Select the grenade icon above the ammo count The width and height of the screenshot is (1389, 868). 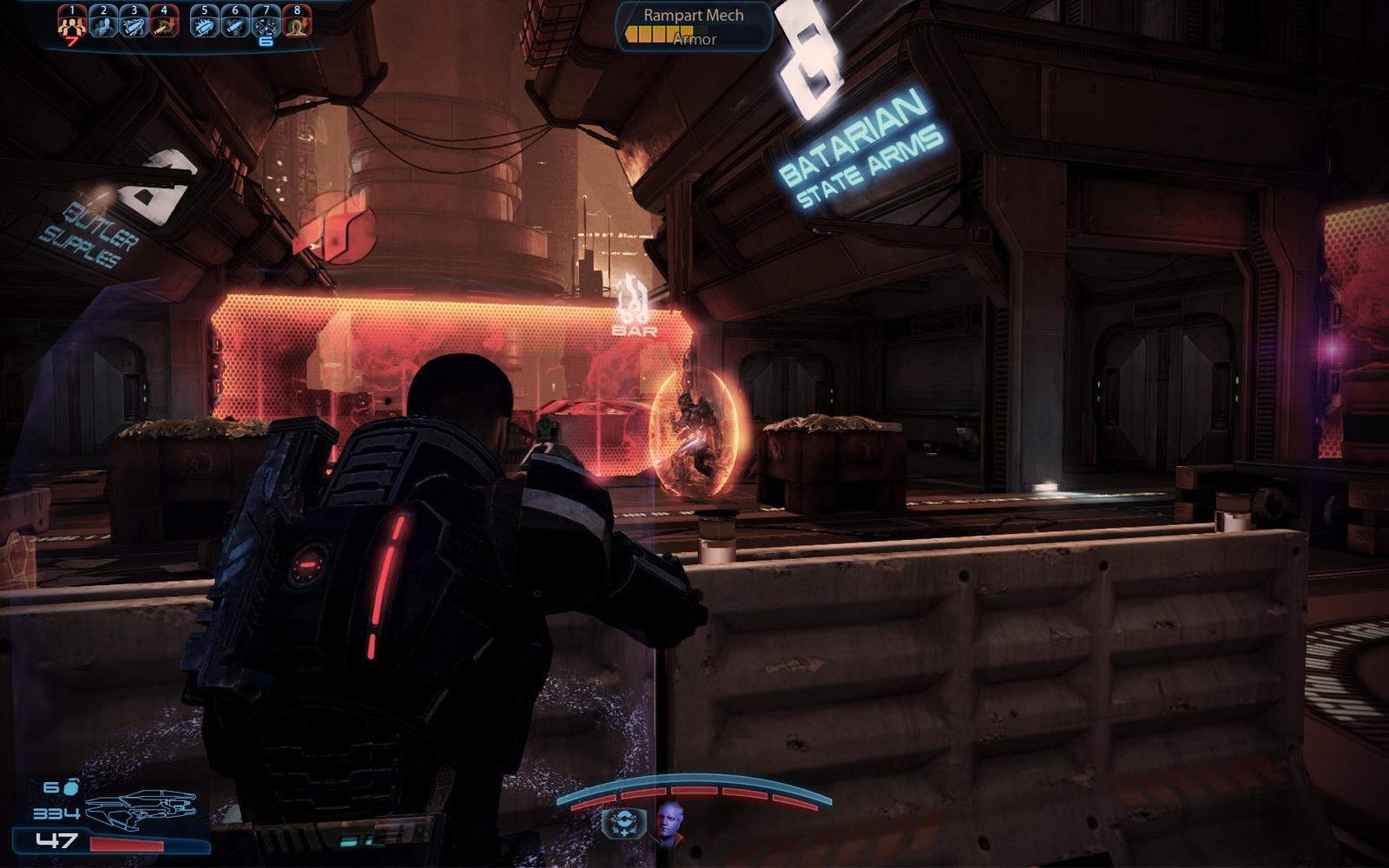coord(69,786)
